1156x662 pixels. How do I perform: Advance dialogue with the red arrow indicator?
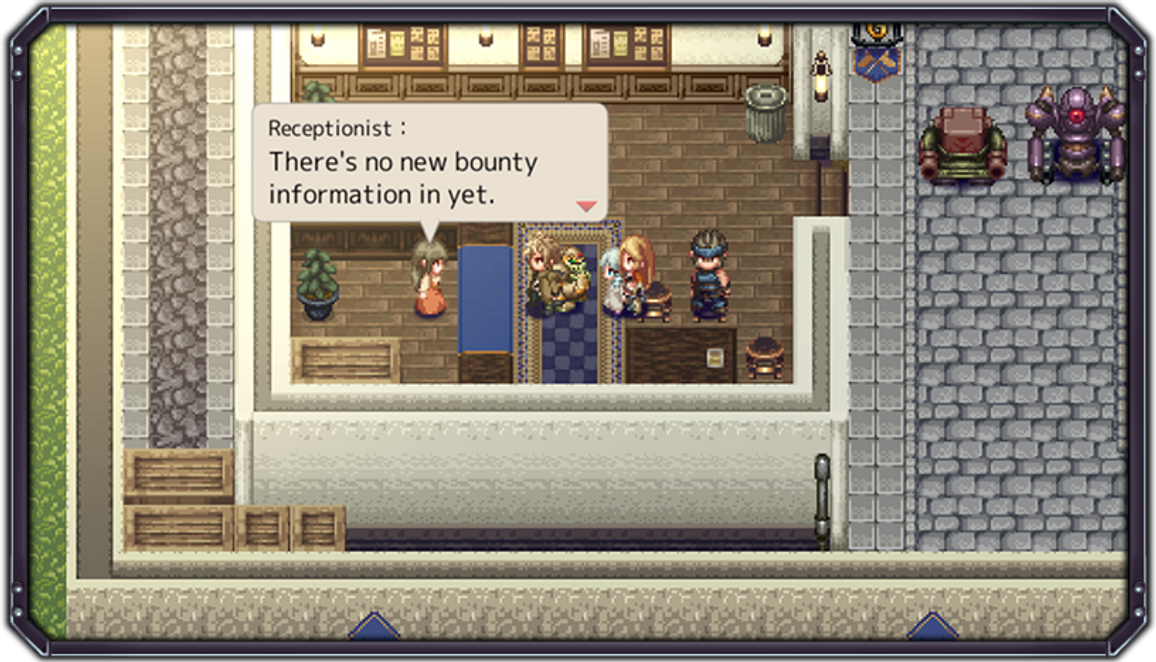[x=586, y=206]
